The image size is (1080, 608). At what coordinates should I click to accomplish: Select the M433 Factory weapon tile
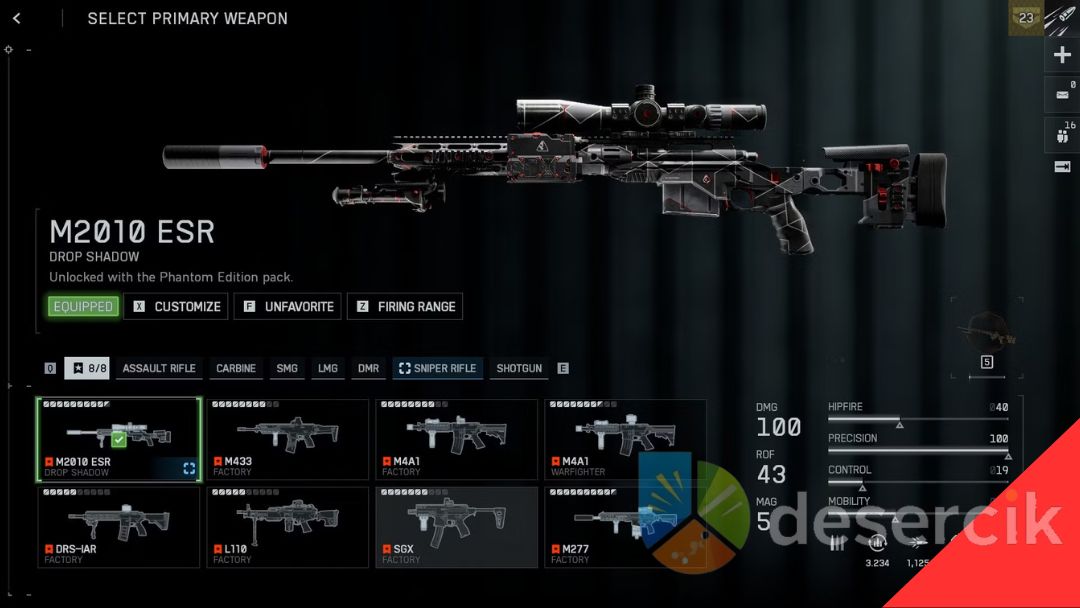point(288,440)
